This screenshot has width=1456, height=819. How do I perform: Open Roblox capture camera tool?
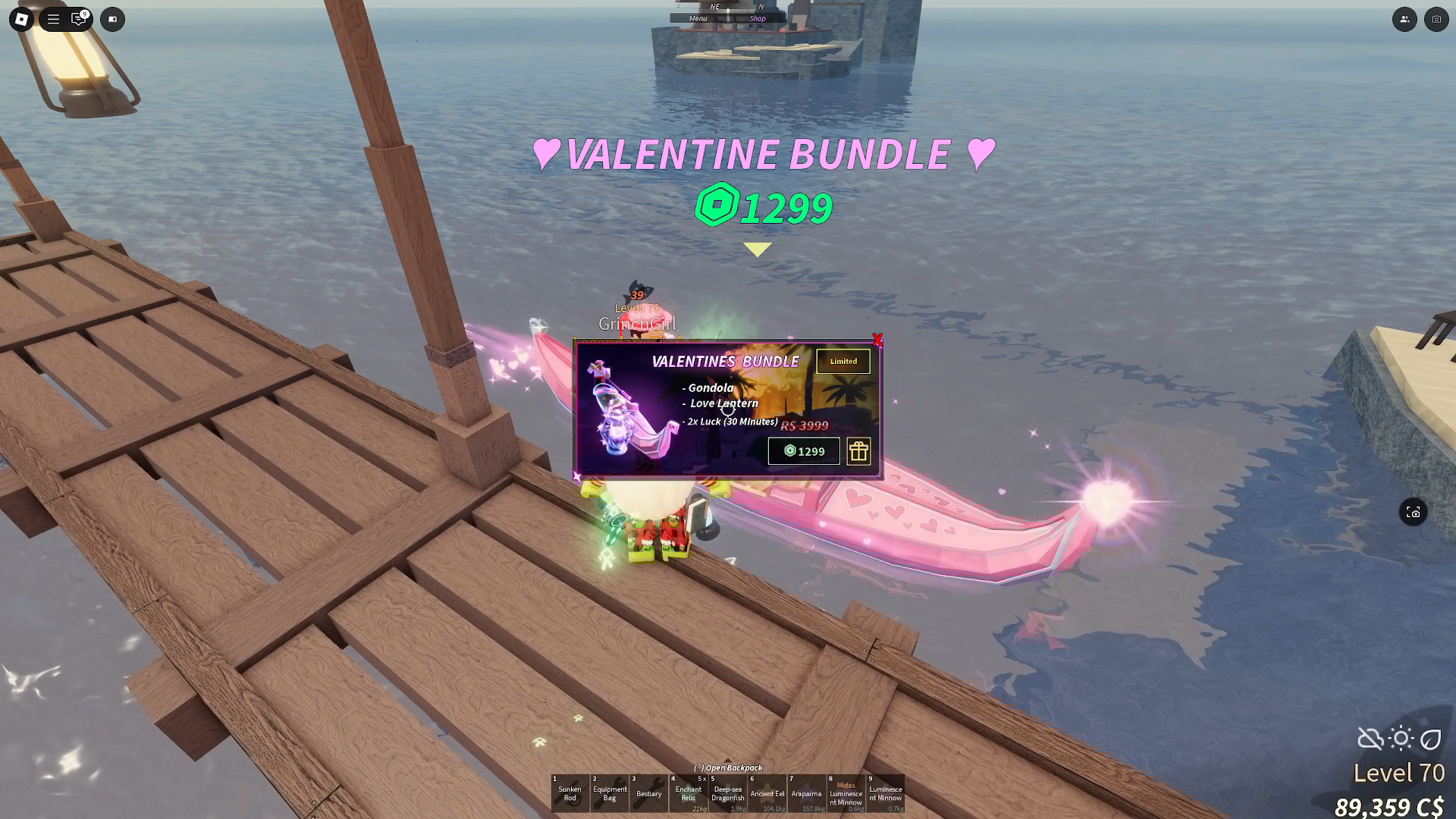pos(1436,19)
